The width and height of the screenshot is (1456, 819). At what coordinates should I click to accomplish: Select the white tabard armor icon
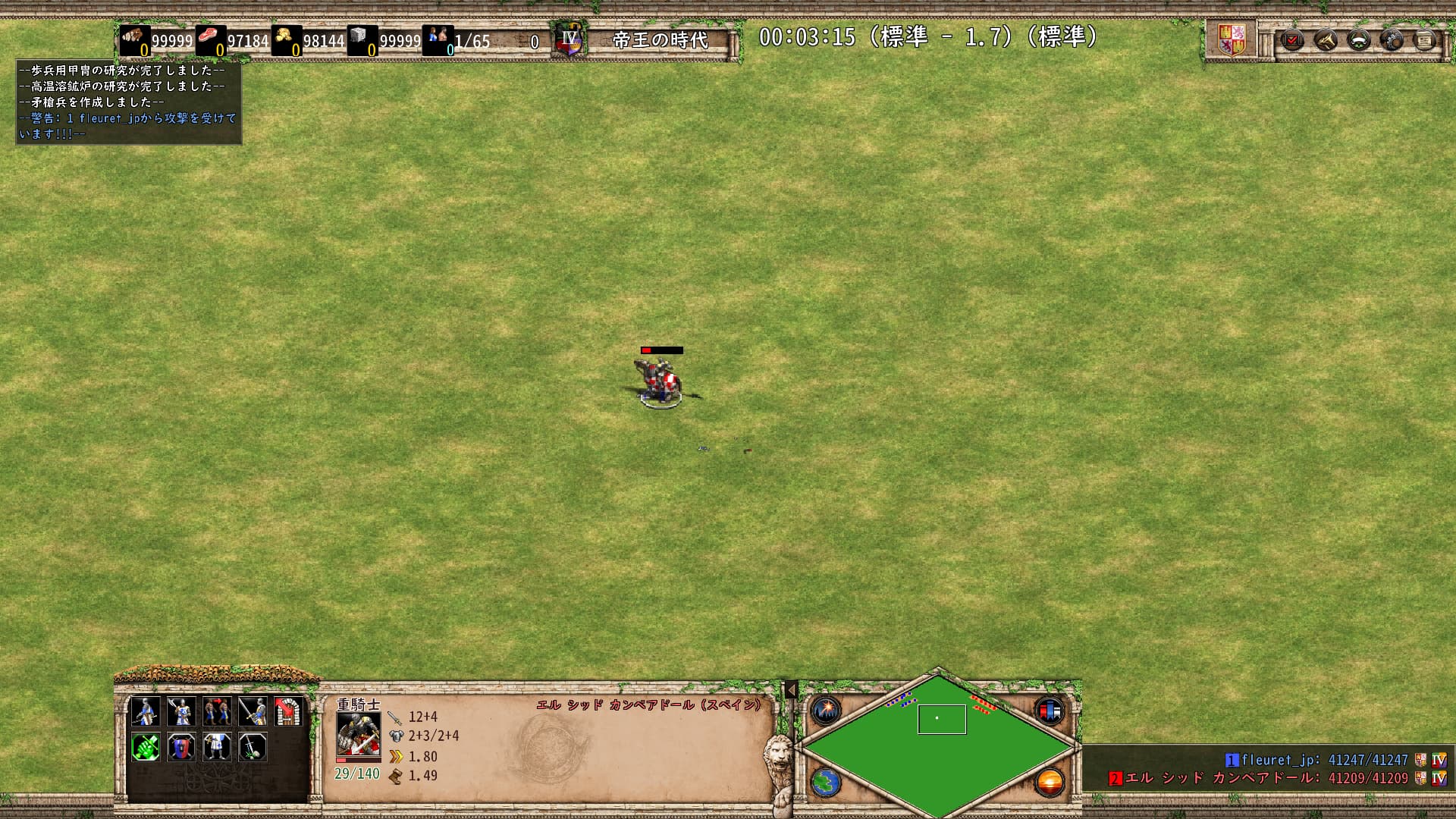click(x=217, y=747)
